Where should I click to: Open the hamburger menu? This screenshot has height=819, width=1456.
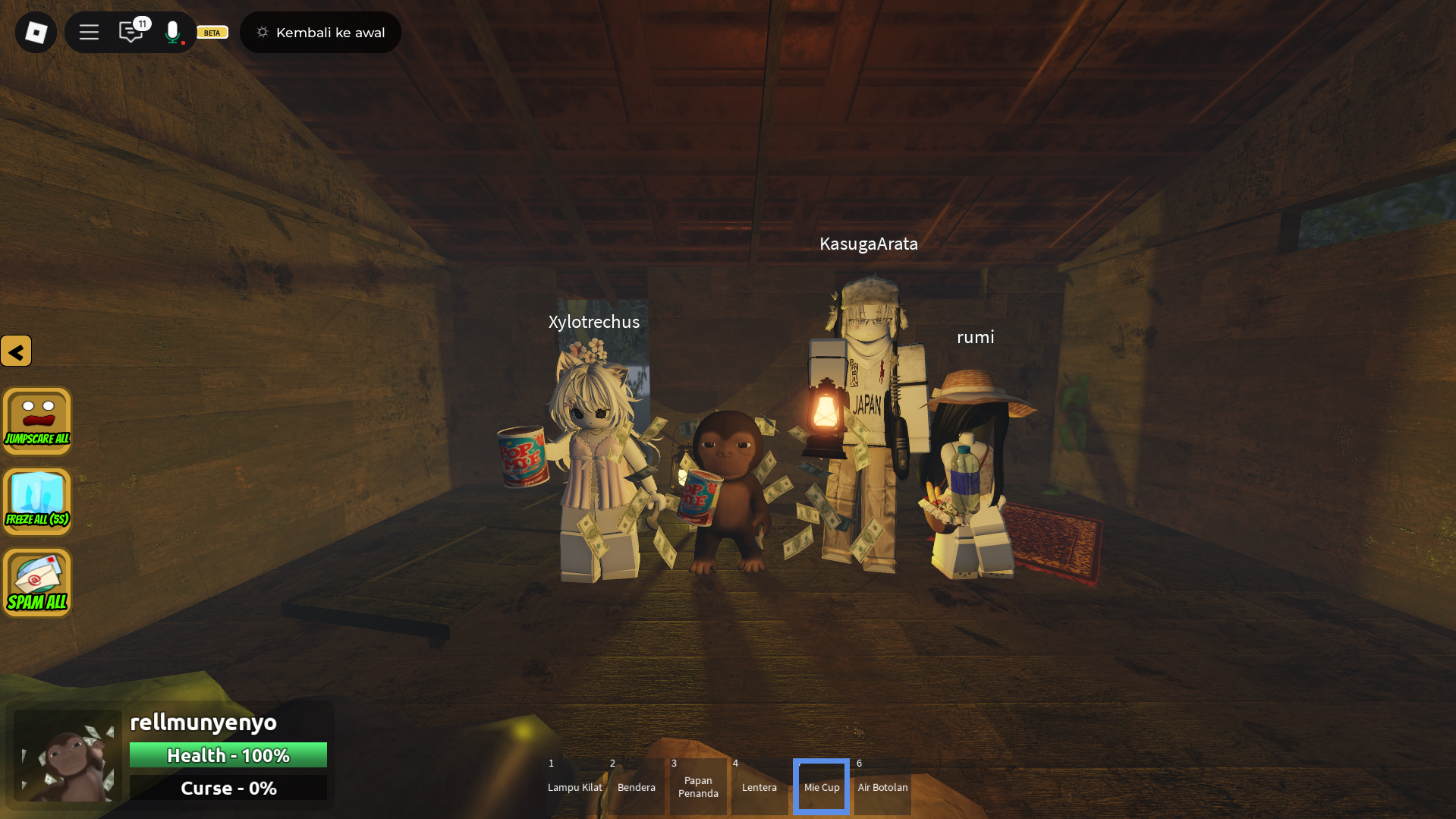(89, 33)
